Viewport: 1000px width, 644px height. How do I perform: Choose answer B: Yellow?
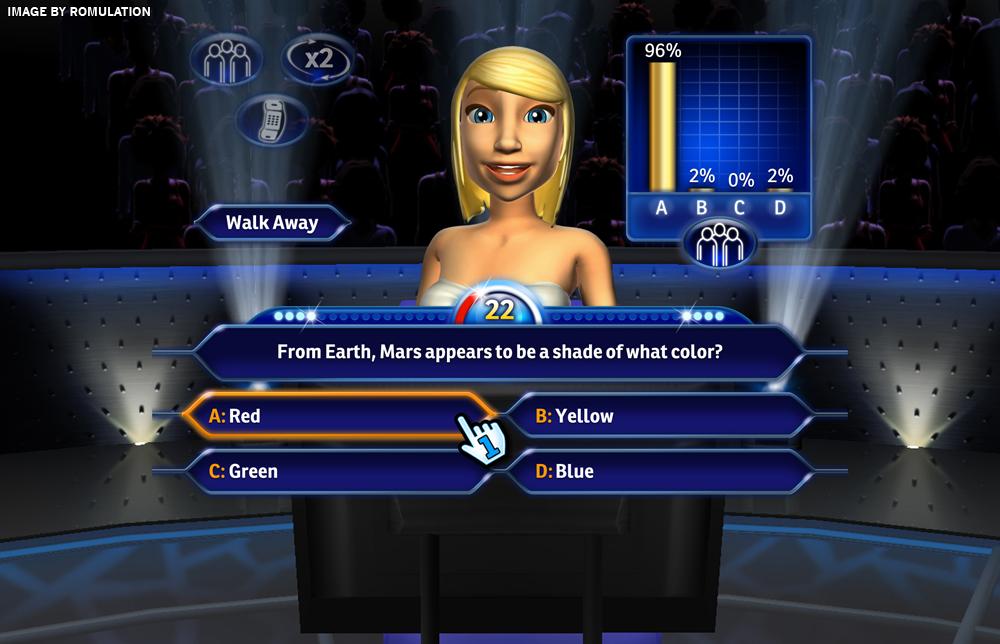tap(660, 415)
